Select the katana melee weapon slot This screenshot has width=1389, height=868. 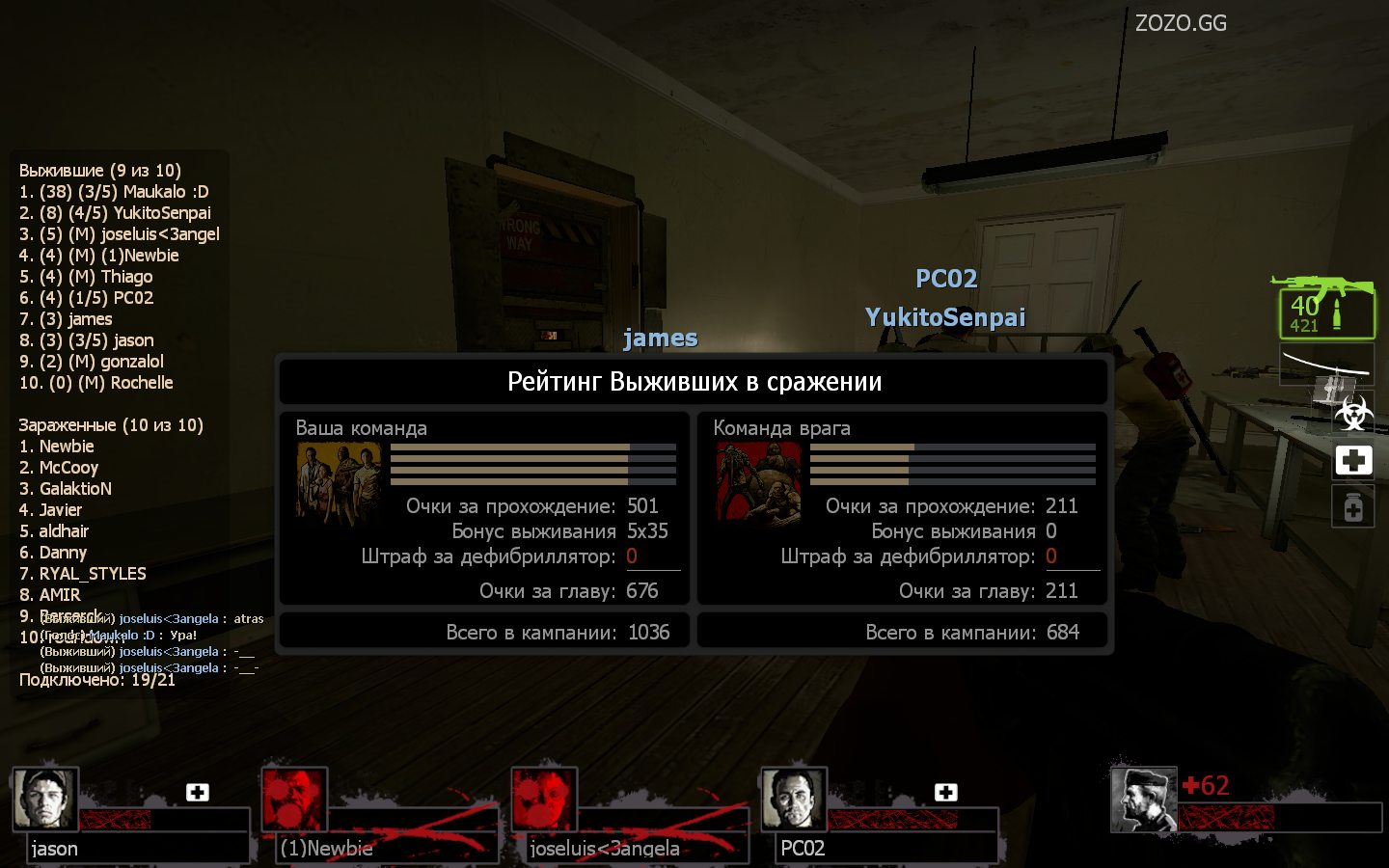(1326, 364)
